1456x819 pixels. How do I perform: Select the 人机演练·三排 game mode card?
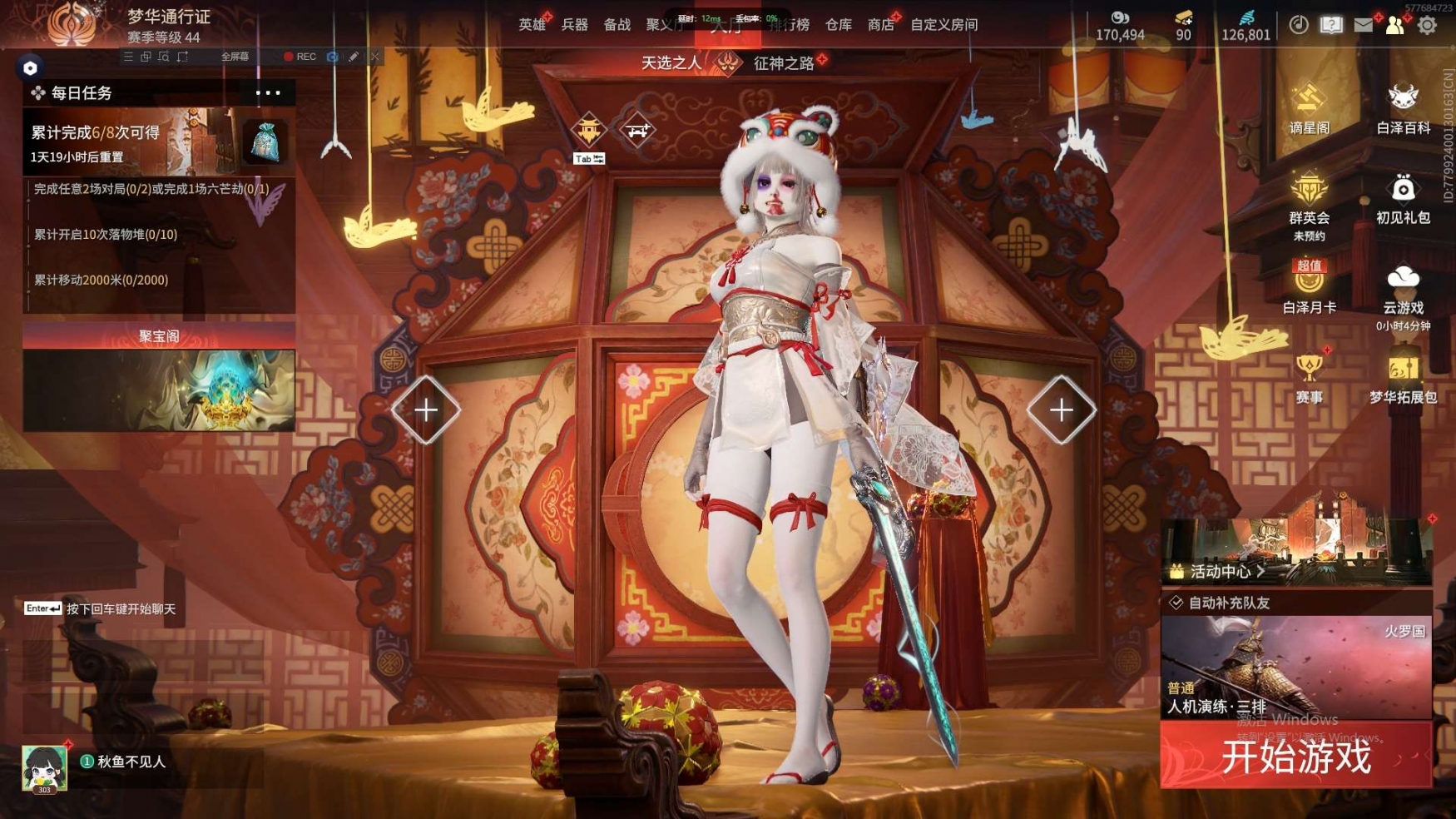coord(1295,668)
